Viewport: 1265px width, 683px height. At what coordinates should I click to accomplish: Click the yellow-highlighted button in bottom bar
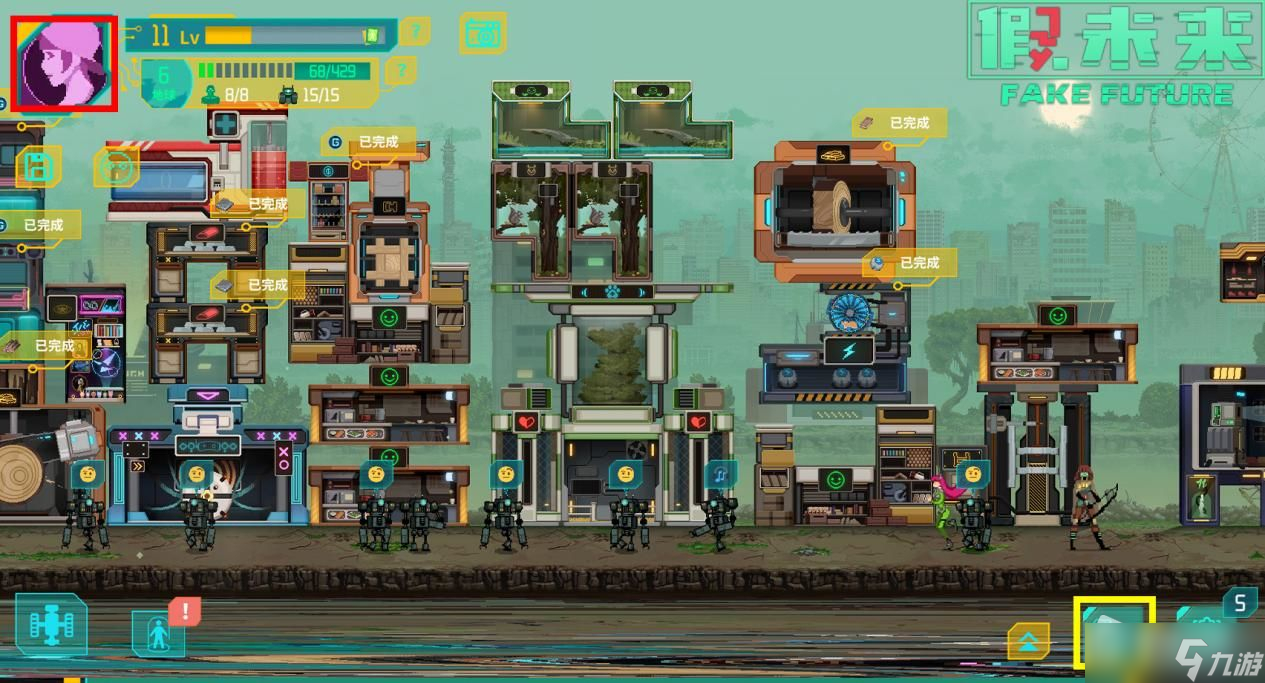point(1114,632)
